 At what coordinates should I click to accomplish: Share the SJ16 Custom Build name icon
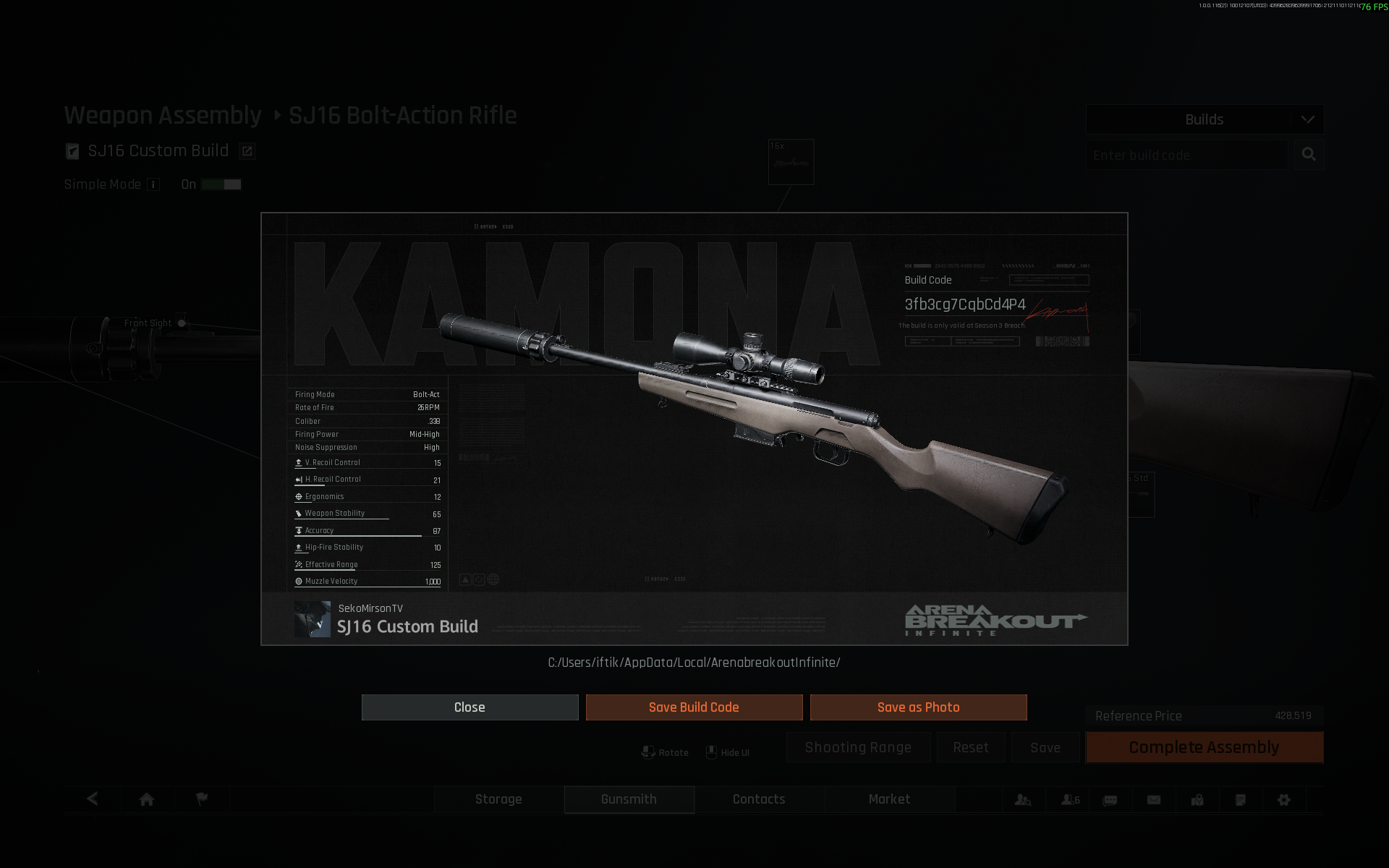coord(247,151)
